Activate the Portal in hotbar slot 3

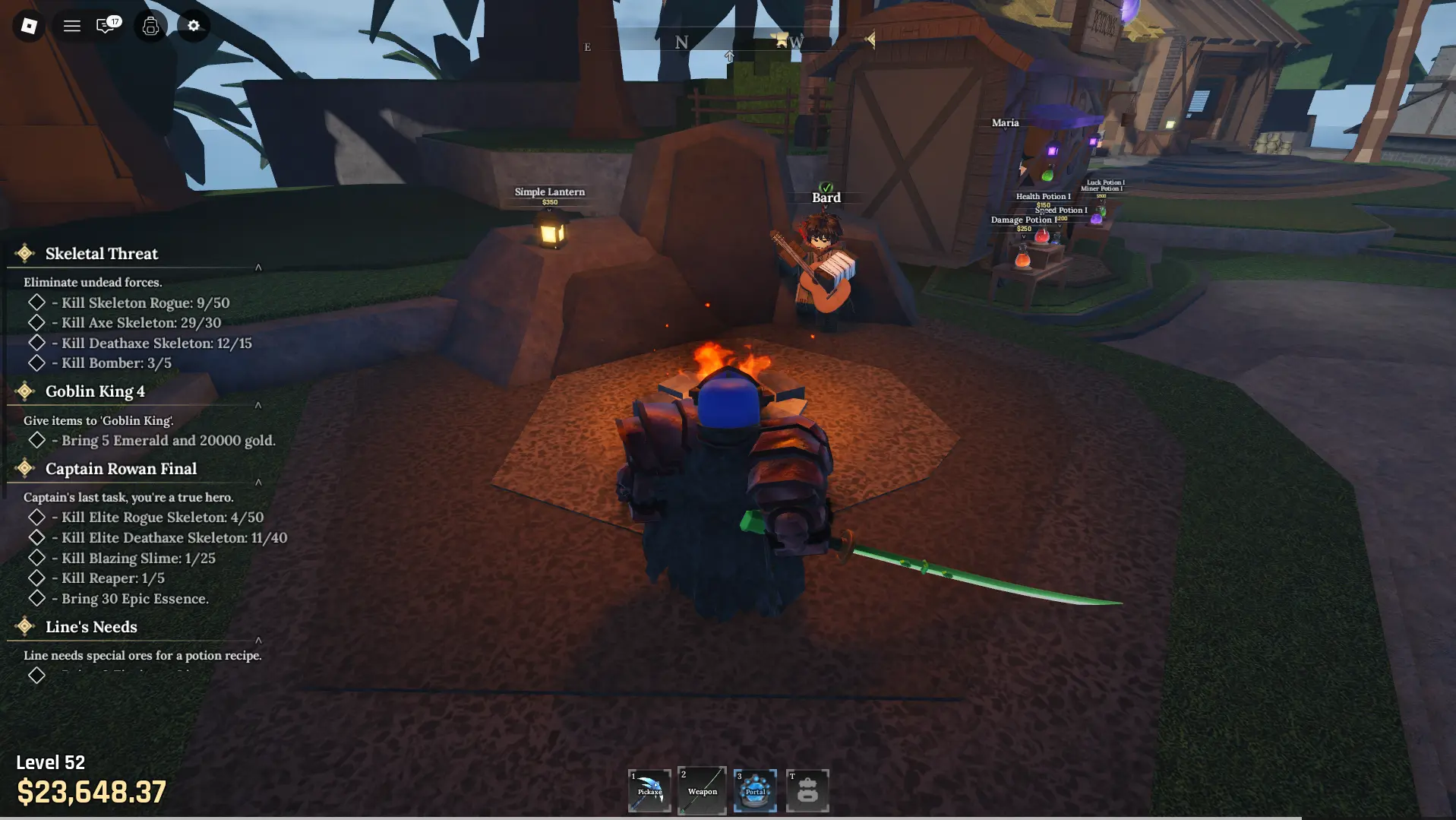(x=755, y=790)
